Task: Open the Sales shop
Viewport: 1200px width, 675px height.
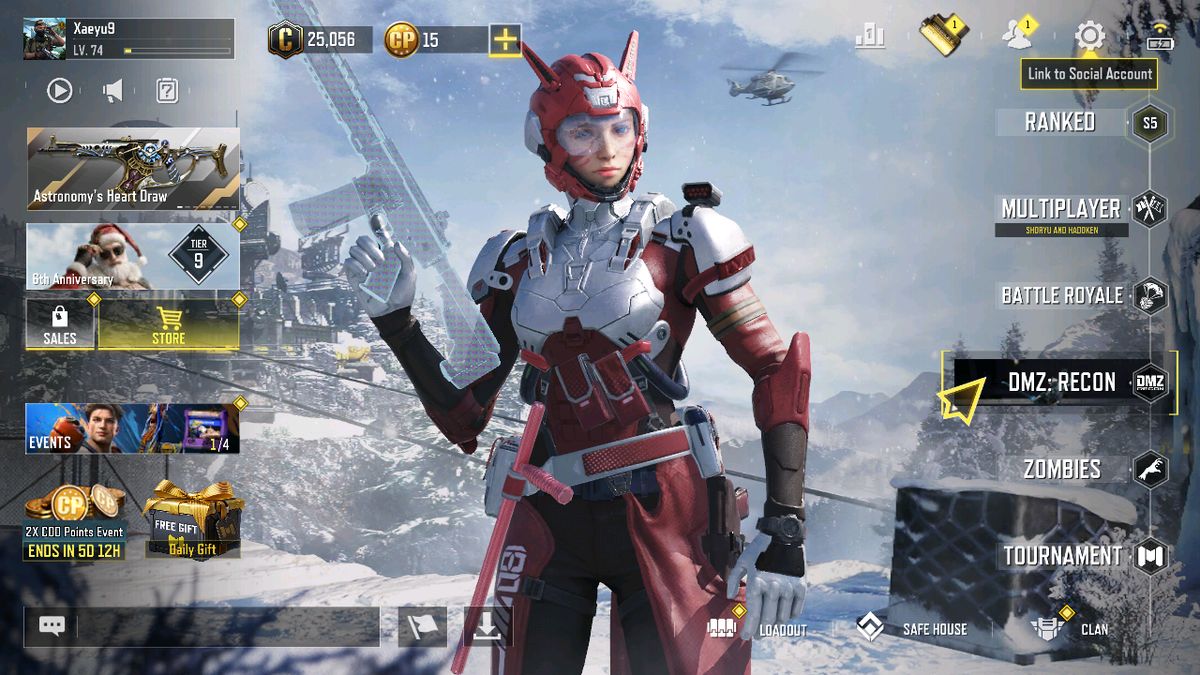Action: [60, 325]
